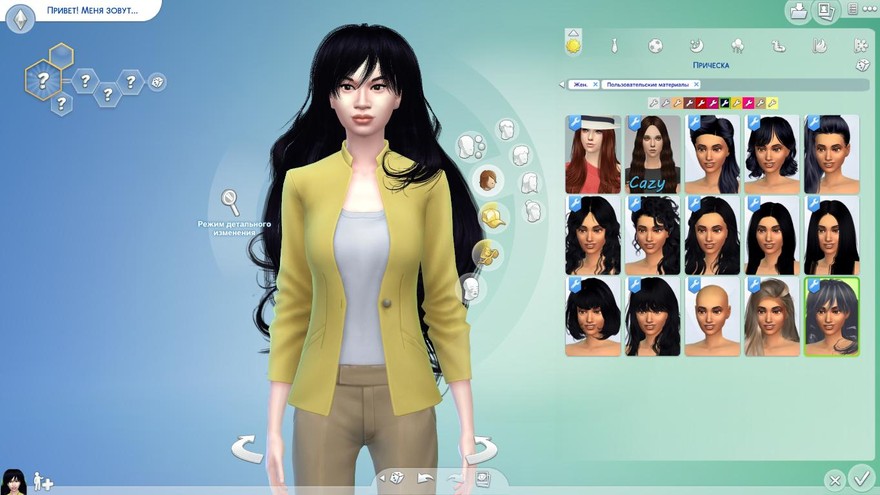This screenshot has height=495, width=880.
Task: Pick the light brown long hairstyle thumbnail
Action: pos(772,316)
